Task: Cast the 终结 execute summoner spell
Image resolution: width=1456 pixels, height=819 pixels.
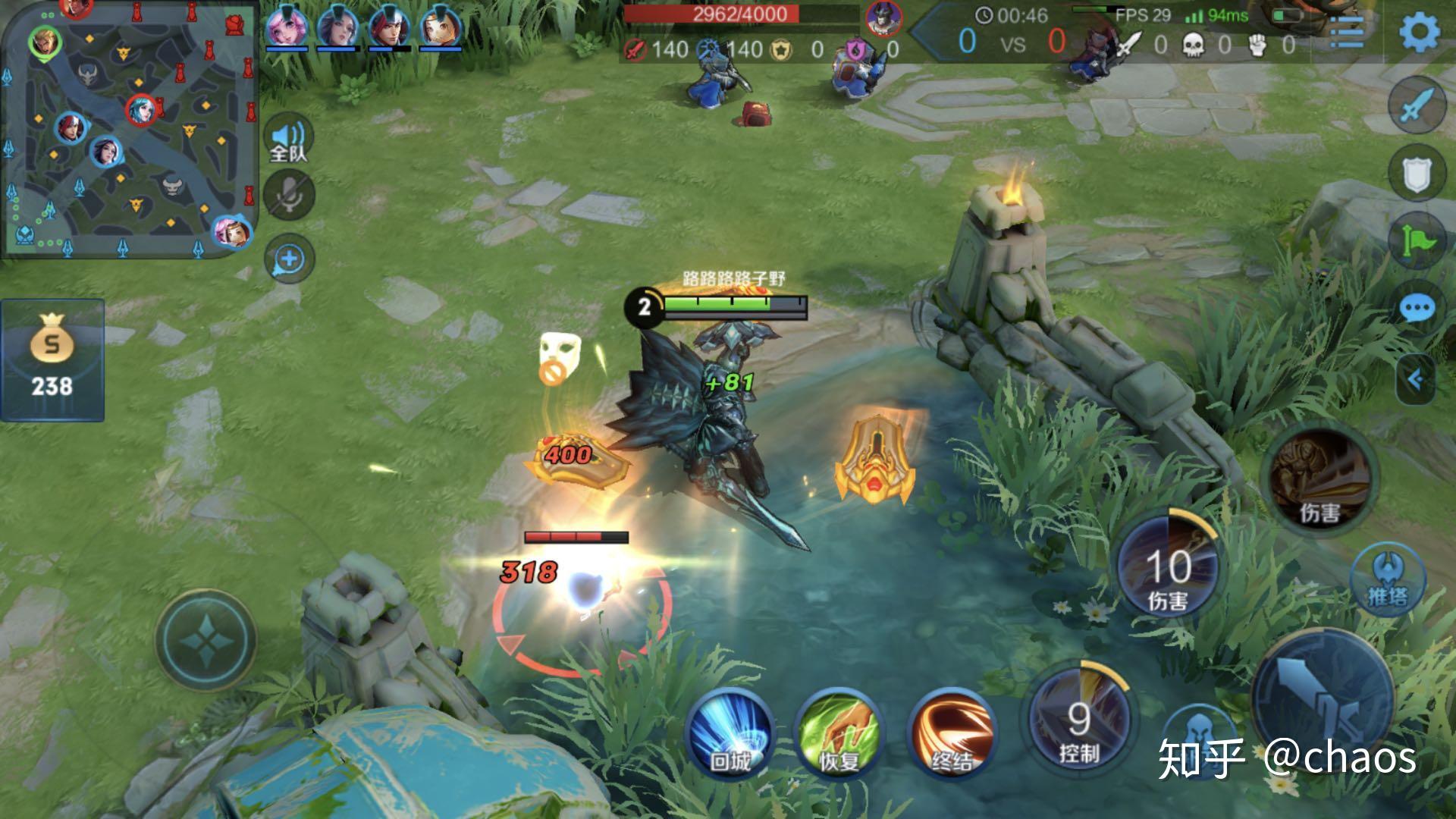Action: 951,733
